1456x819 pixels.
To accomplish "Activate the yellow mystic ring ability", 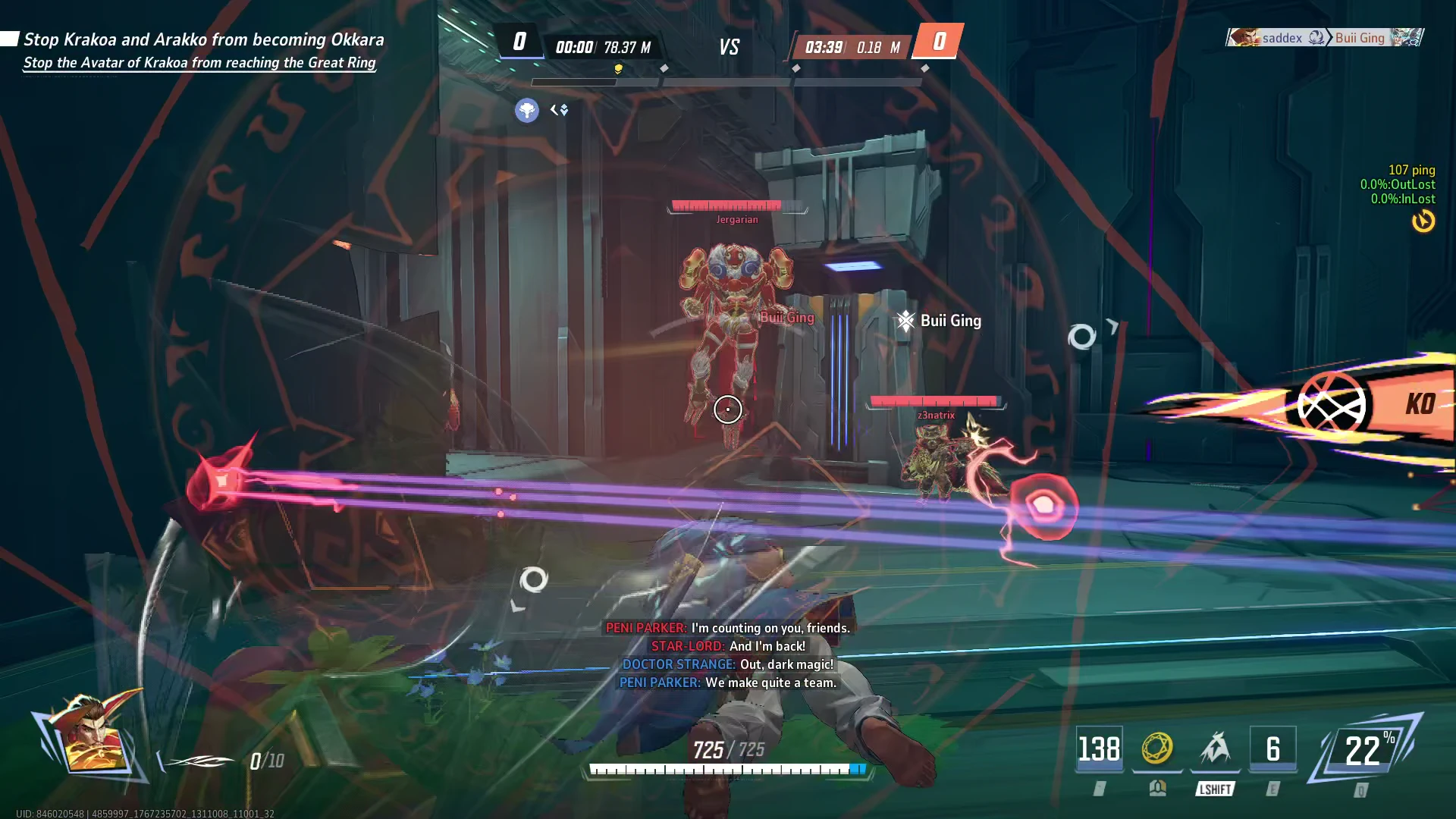I will (x=1157, y=749).
